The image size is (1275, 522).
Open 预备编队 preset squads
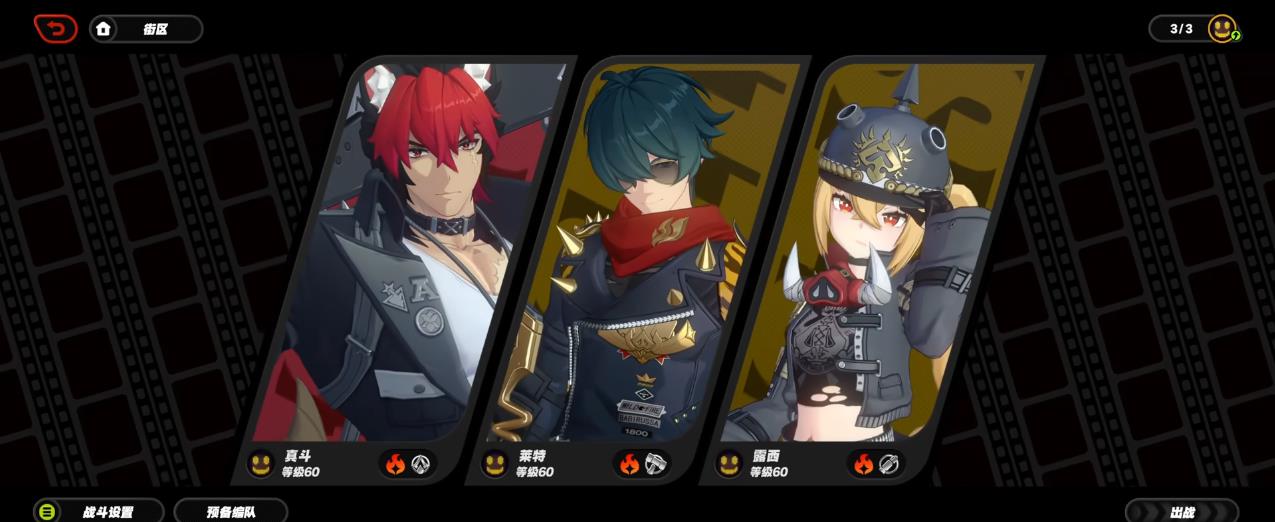(230, 511)
